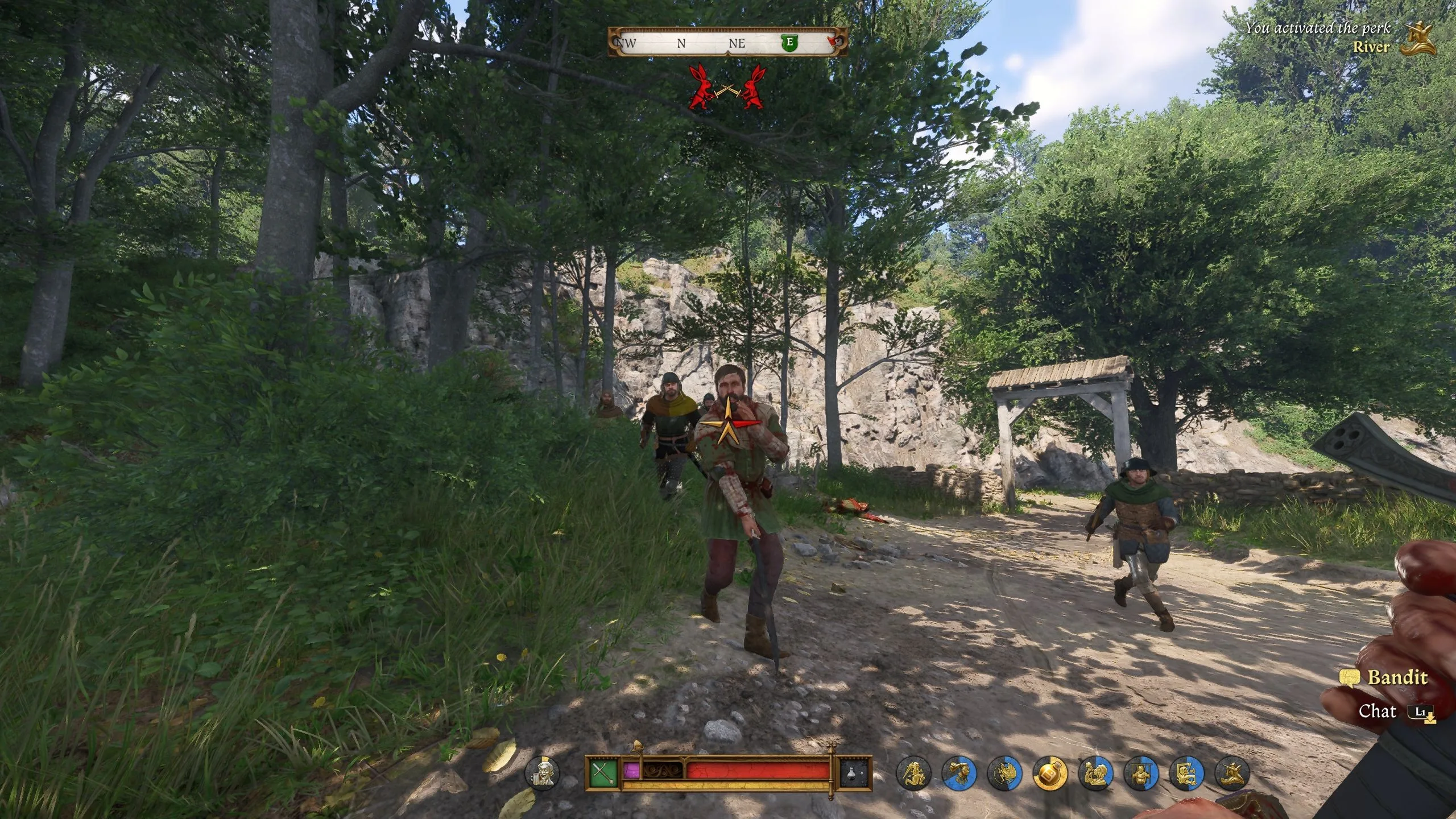Screen dimensions: 1456x819
Task: Click the helmeted man drinking buff icon
Action: pyautogui.click(x=1095, y=774)
